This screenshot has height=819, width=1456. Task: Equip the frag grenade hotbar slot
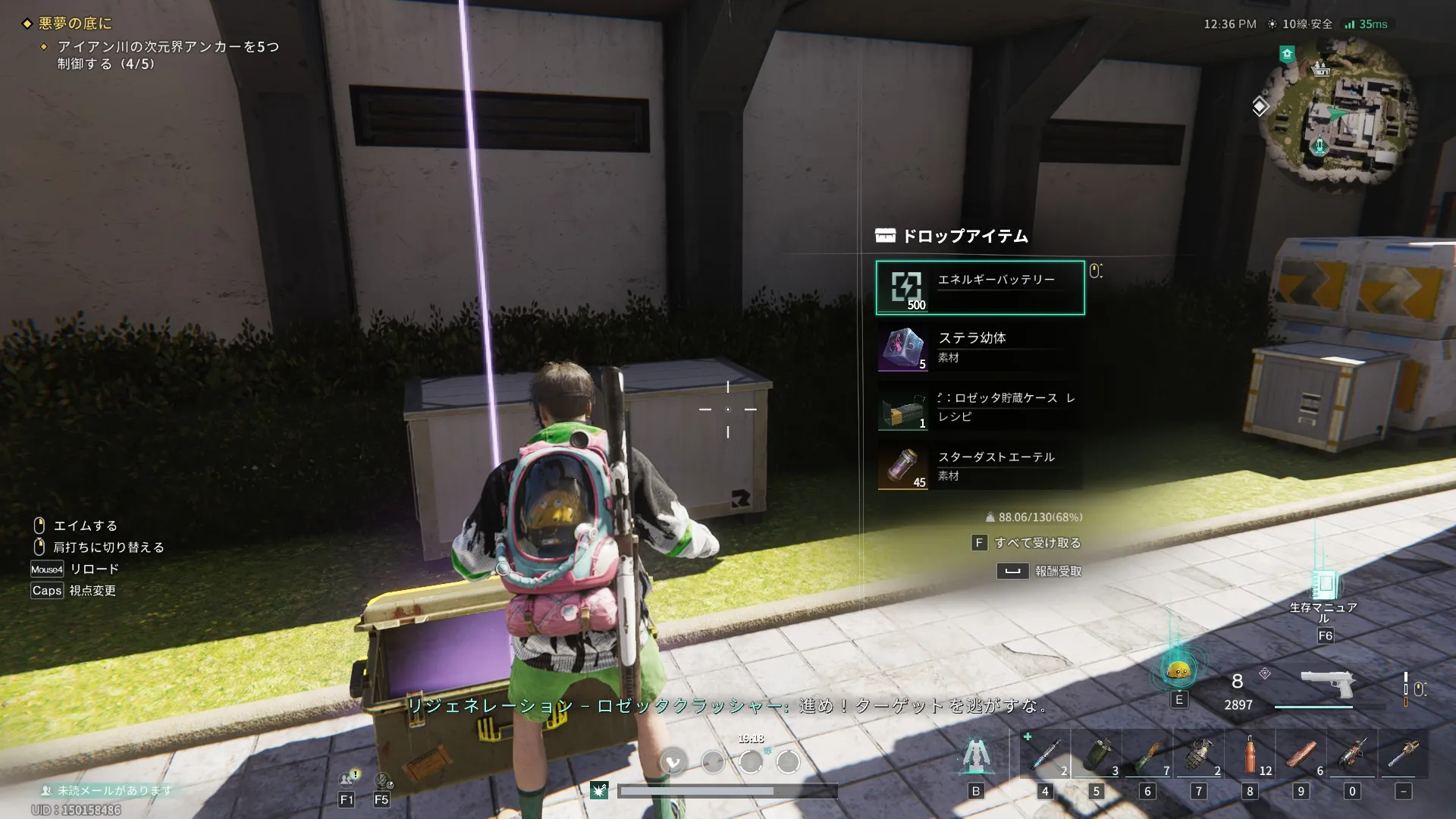(x=1199, y=754)
